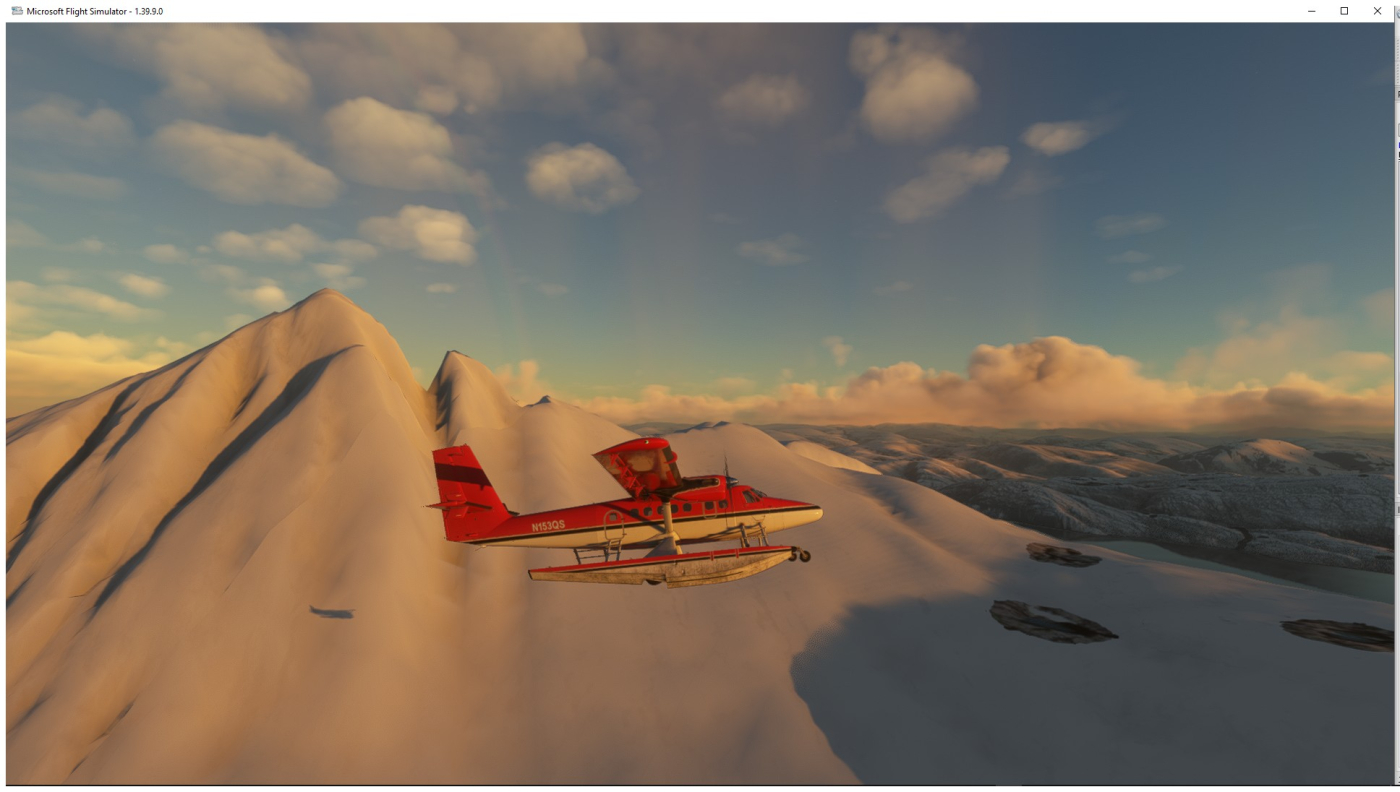Maximize the Flight Simulator window
Image resolution: width=1400 pixels, height=792 pixels.
[x=1344, y=11]
